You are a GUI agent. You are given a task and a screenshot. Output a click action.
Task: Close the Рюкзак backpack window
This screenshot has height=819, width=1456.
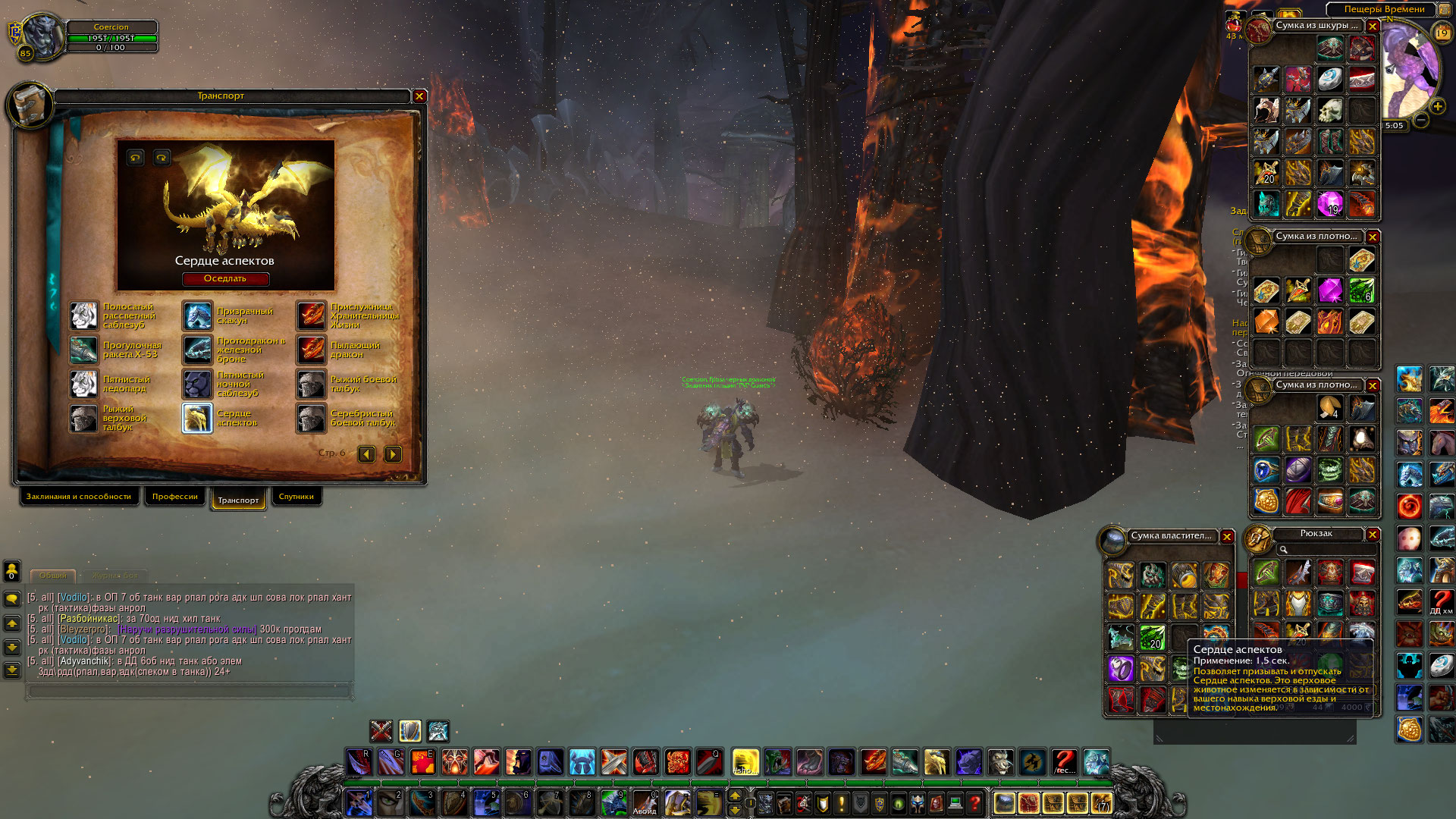(x=1373, y=535)
